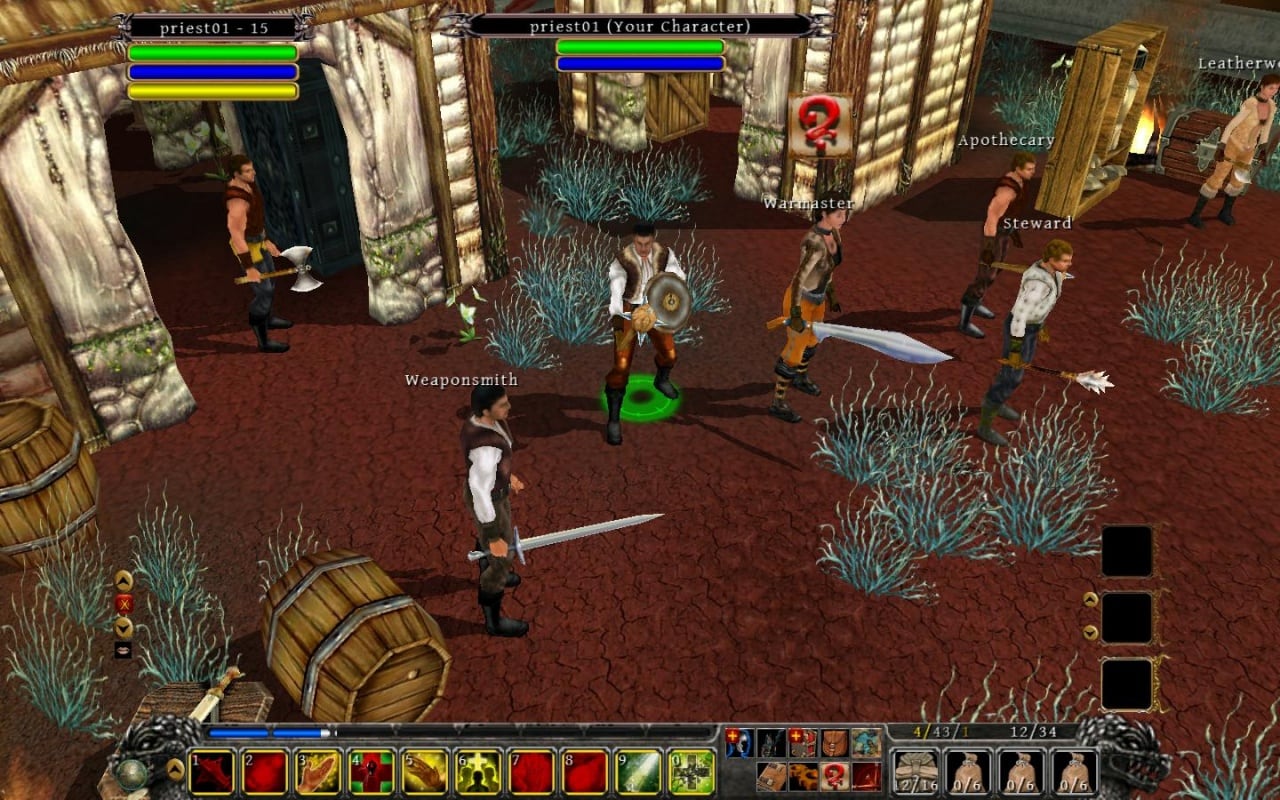The width and height of the screenshot is (1280, 800).
Task: Show the teal world map icon
Action: (x=866, y=742)
